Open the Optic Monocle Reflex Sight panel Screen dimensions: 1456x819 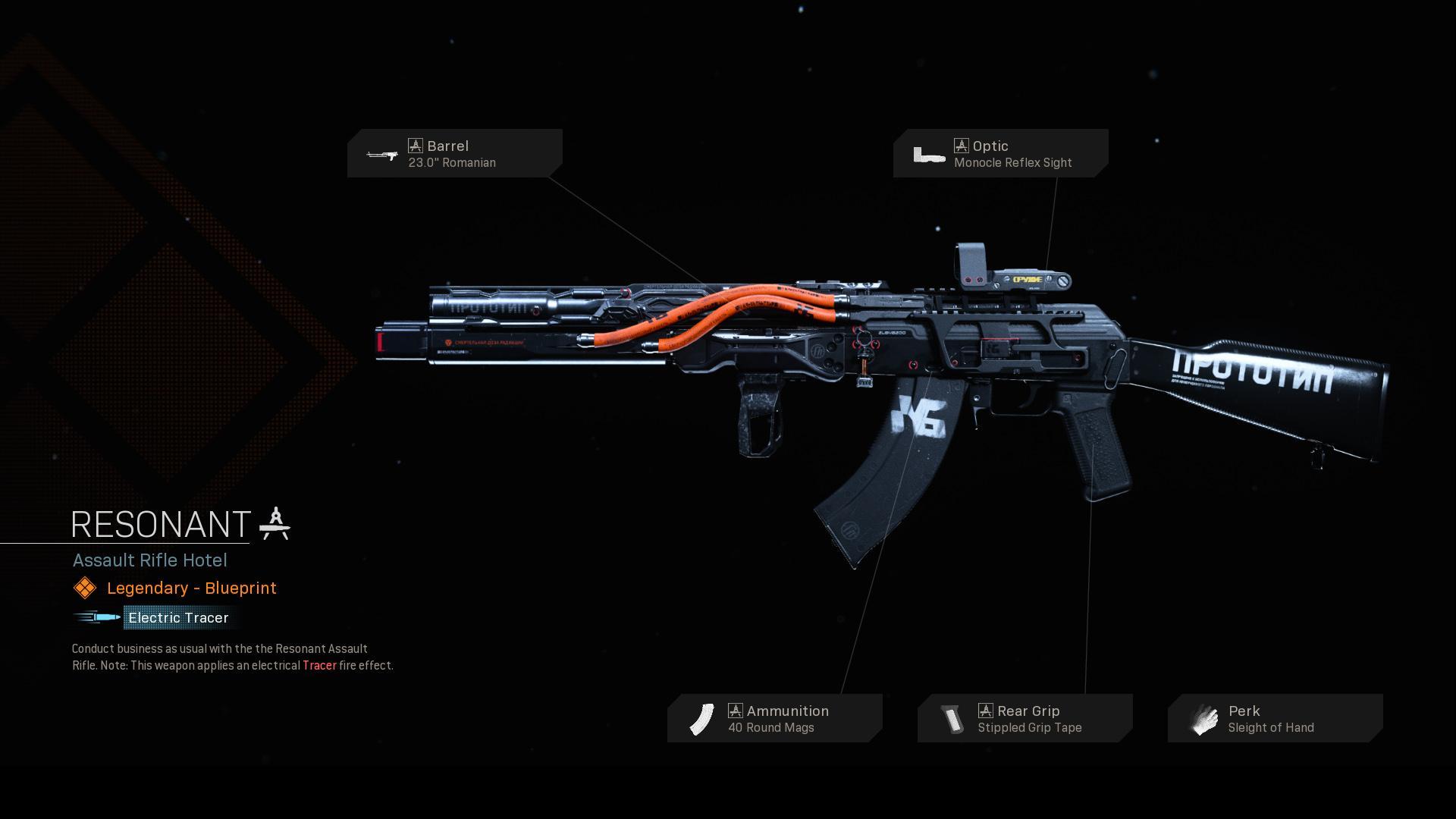point(1000,153)
